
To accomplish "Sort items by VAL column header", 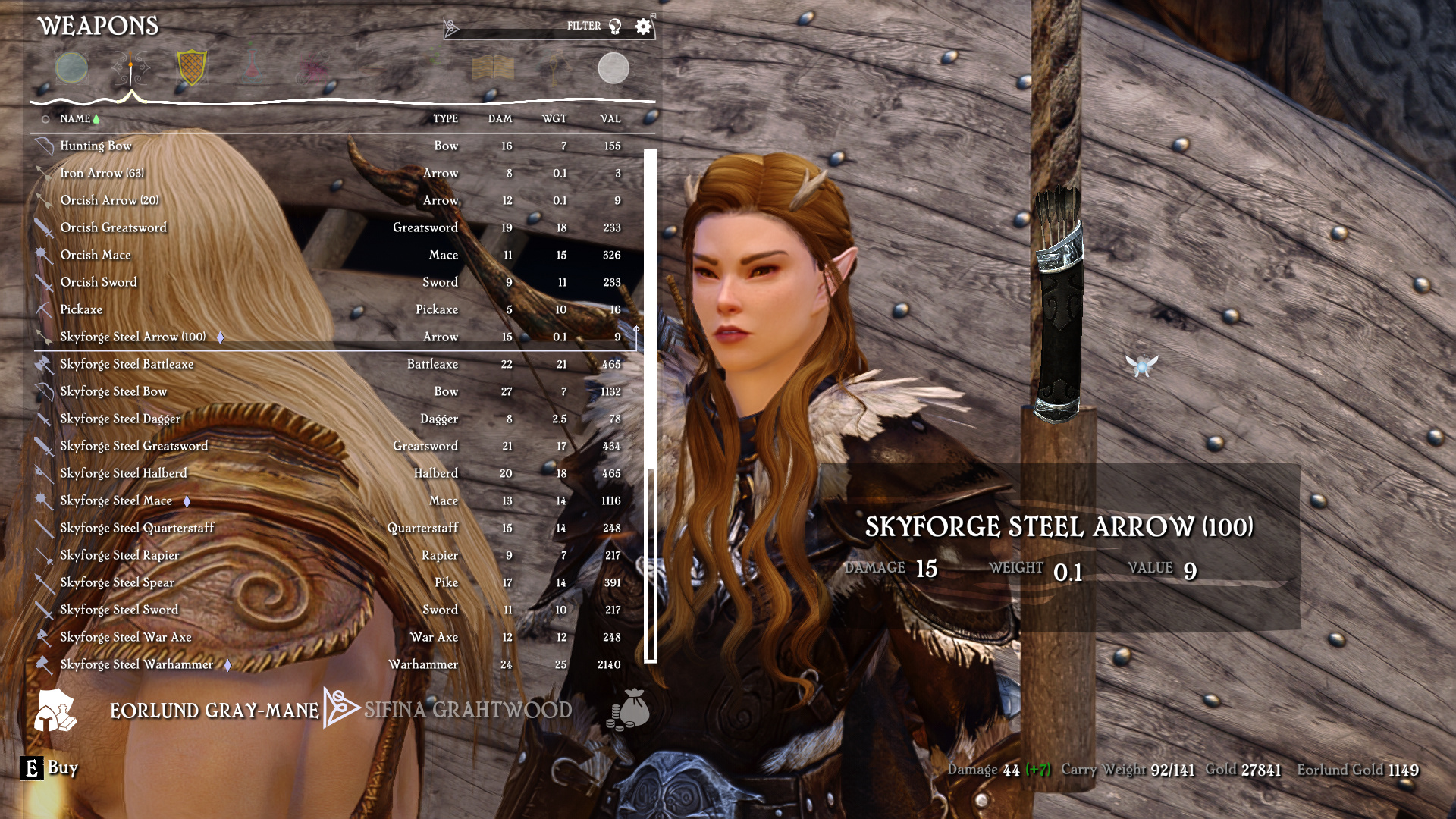I will [610, 119].
